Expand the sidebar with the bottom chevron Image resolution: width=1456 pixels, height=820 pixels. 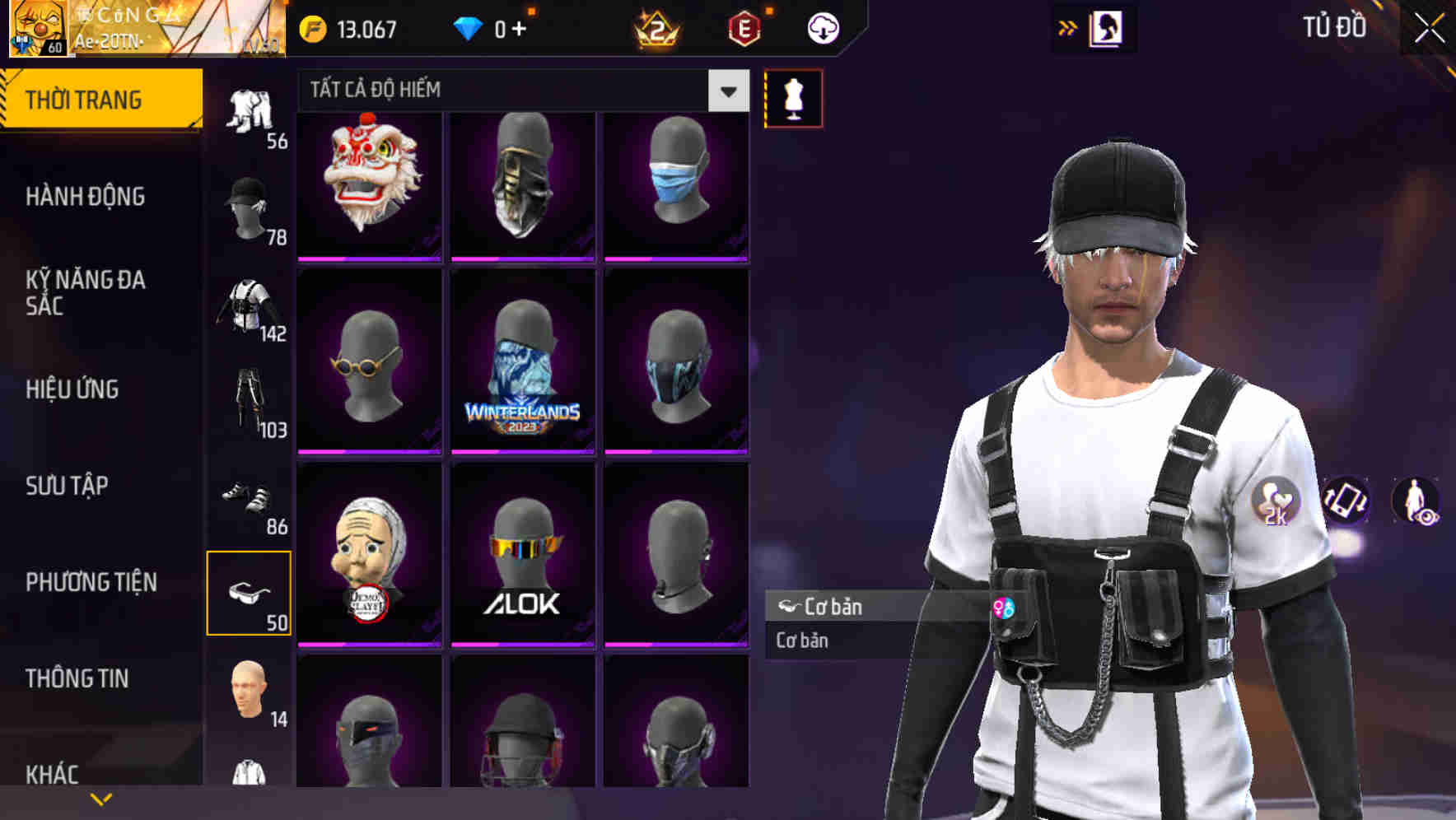(101, 799)
